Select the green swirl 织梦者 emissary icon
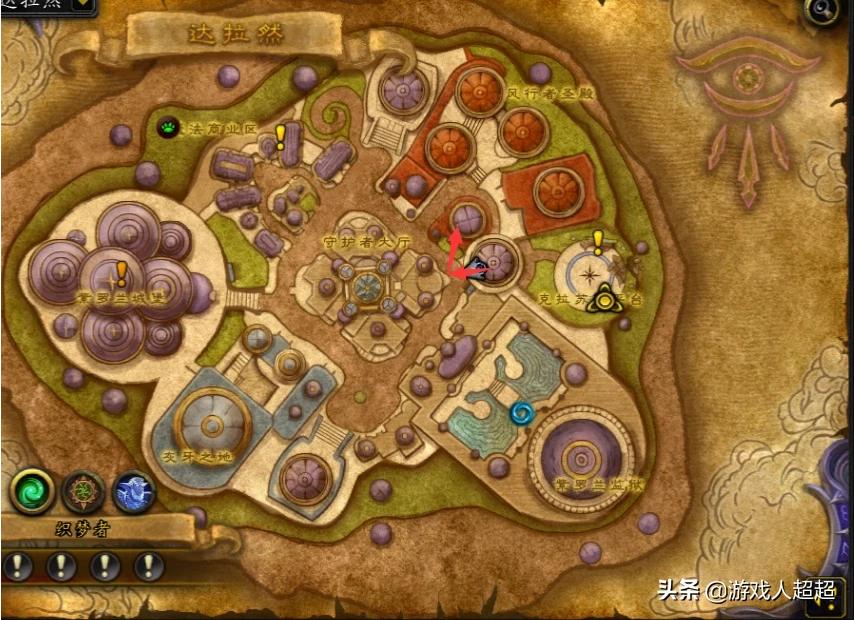Viewport: 854px width, 620px height. tap(31, 492)
